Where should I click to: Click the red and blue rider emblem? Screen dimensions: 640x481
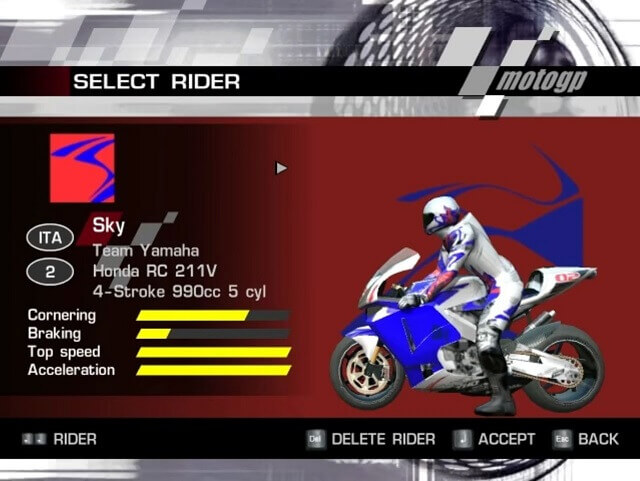pyautogui.click(x=82, y=169)
